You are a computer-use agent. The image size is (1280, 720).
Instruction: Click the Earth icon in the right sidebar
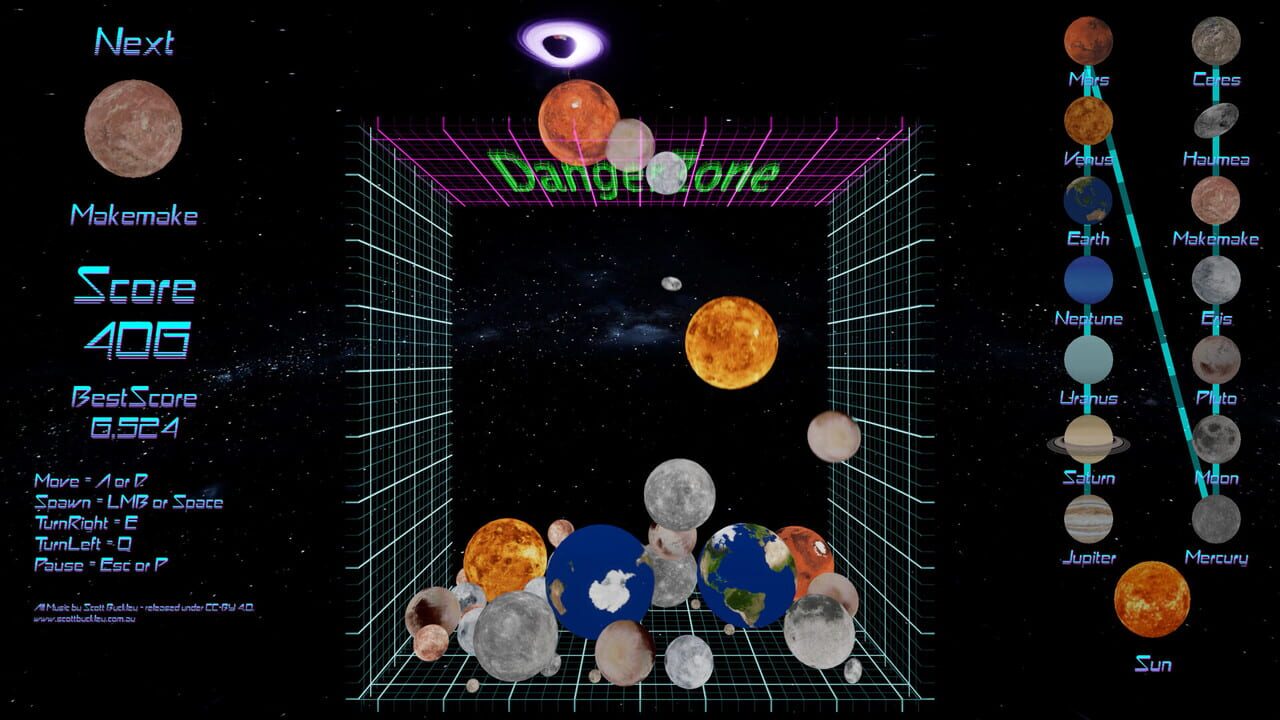tap(1088, 198)
